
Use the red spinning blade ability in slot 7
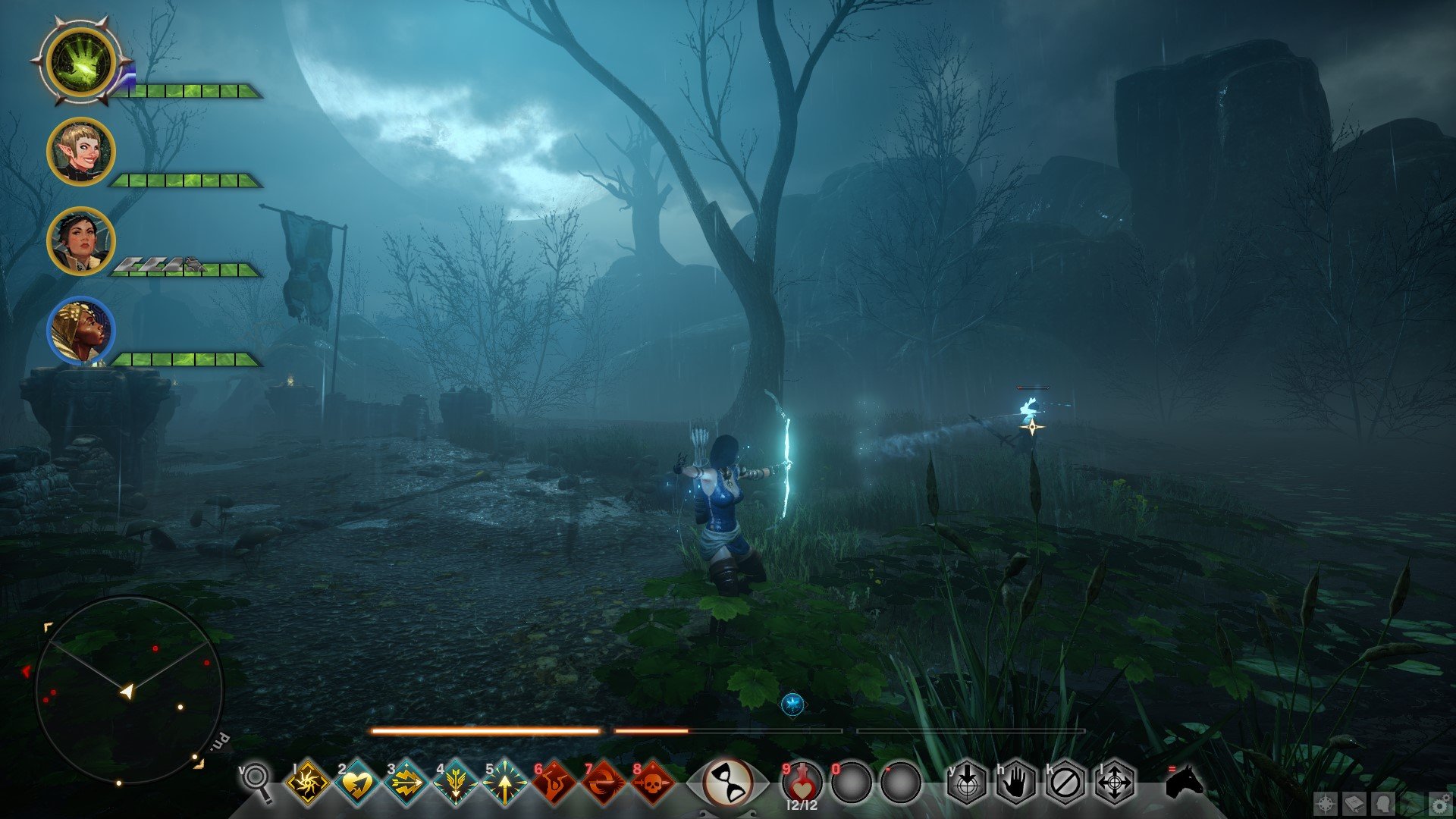tap(603, 782)
